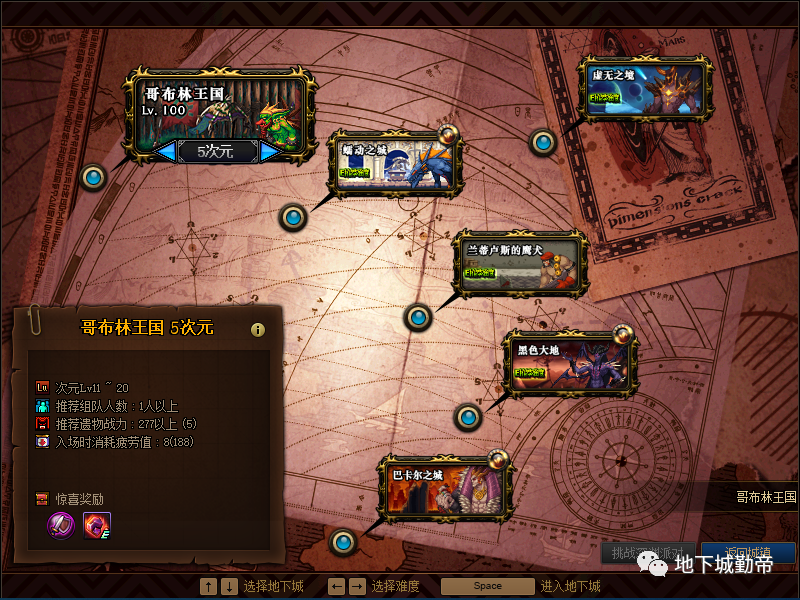
Task: Open the info icon on dungeon panel
Action: 258,330
